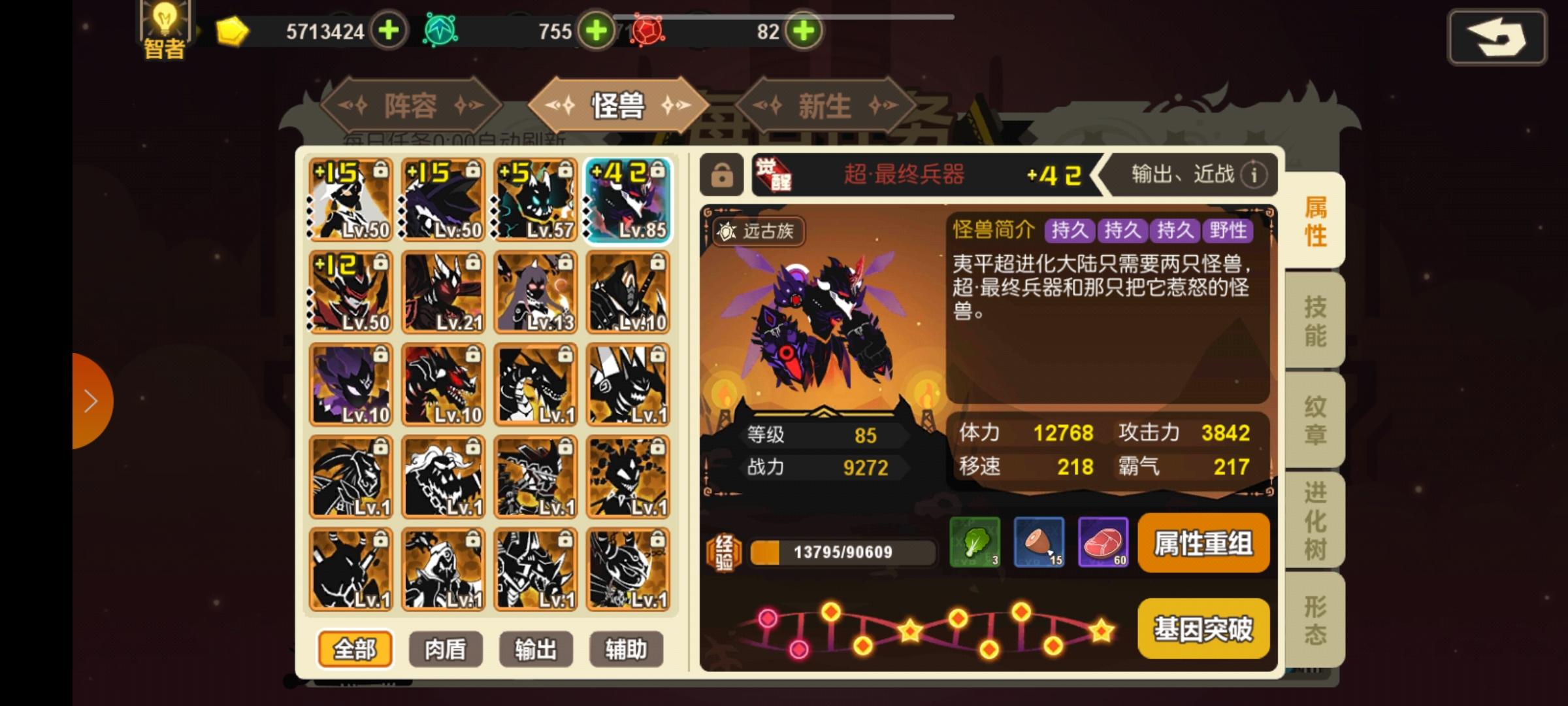Open monster type info via the (i) icon
Viewport: 1568px width, 706px height.
click(1253, 175)
